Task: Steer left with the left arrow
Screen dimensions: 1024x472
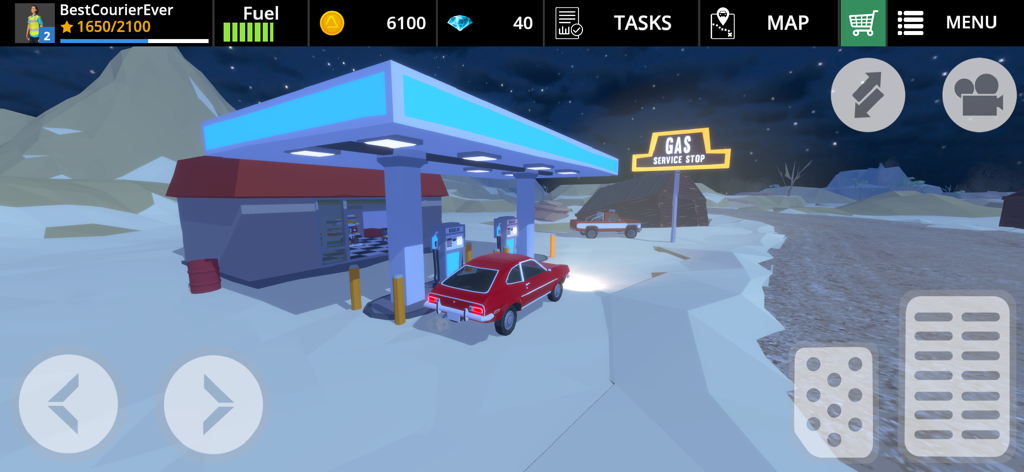Action: pyautogui.click(x=68, y=404)
